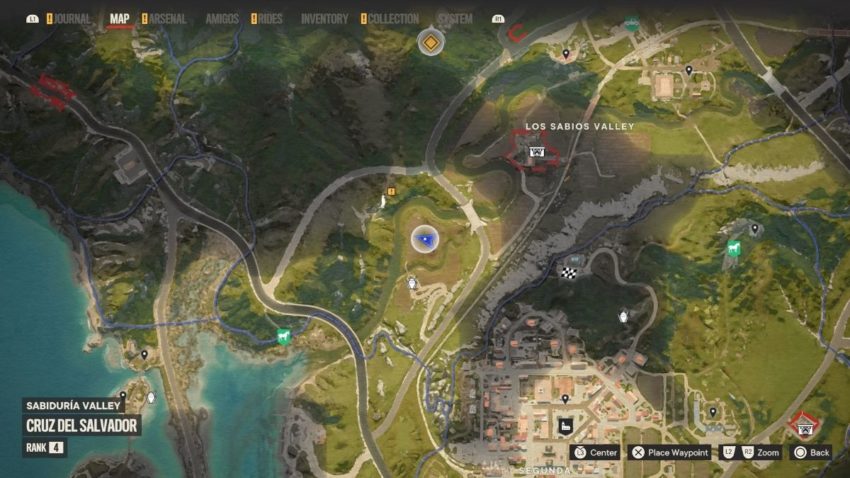Open the System tab
The image size is (850, 478).
tap(455, 19)
